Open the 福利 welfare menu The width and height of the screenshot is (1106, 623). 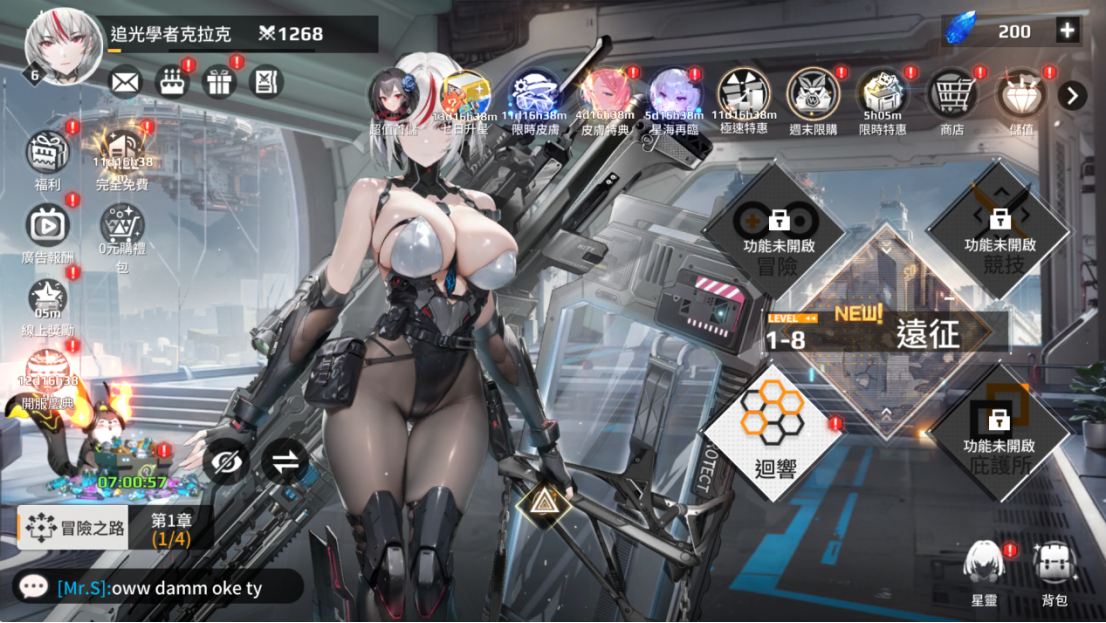tap(47, 155)
